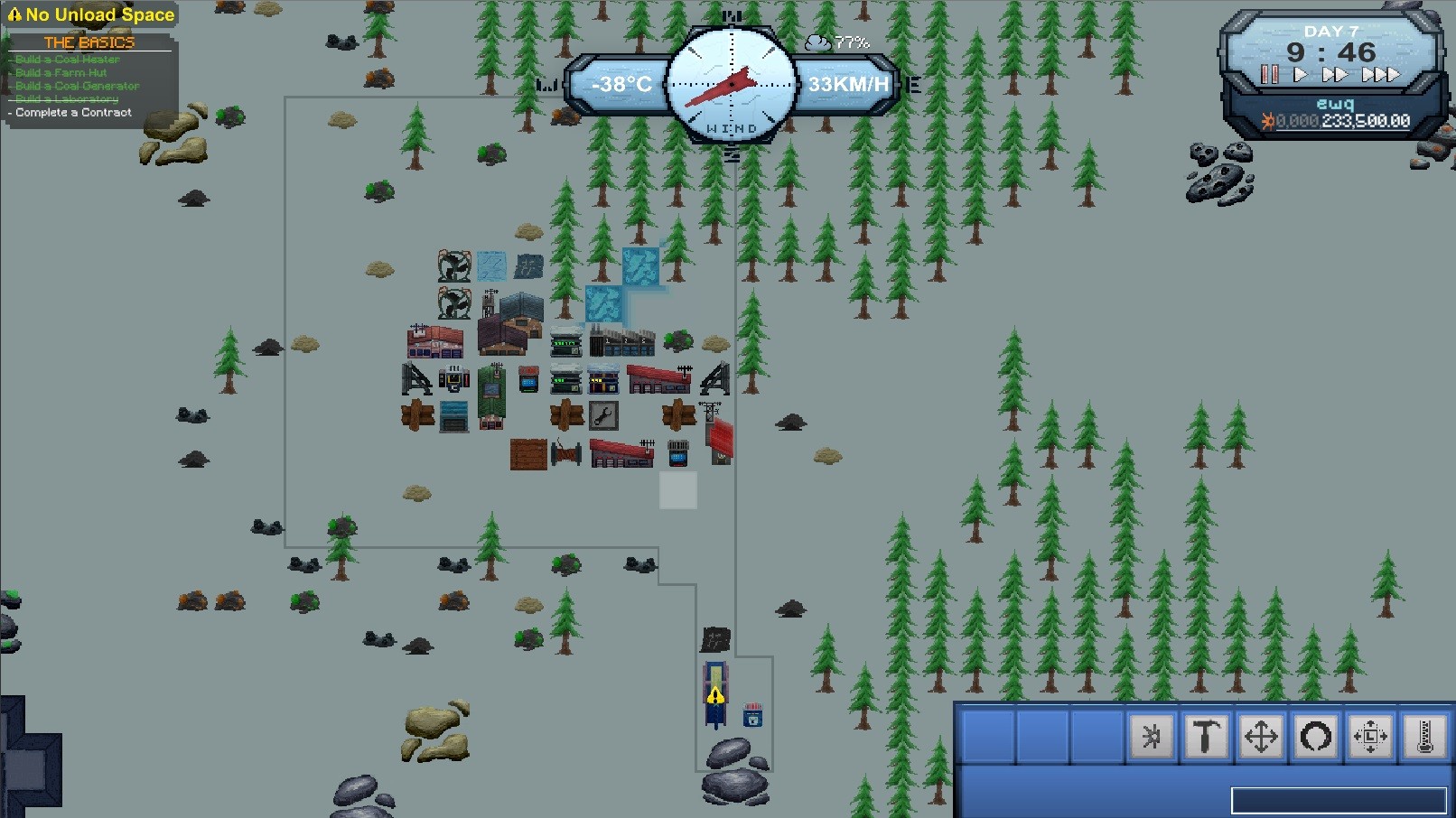
Task: Click the 33KM/H wind speed display
Action: coord(849,83)
